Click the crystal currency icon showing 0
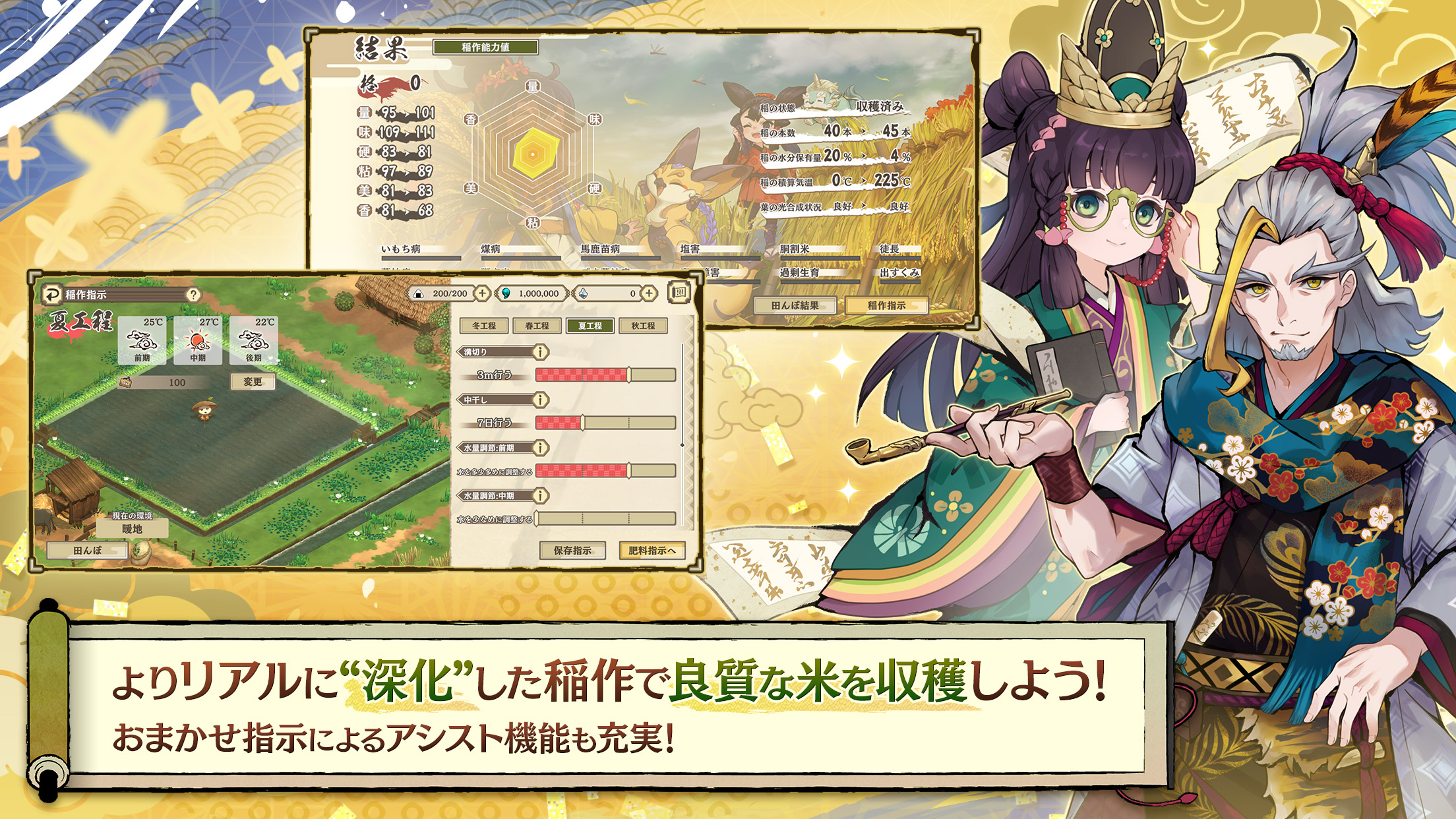The height and width of the screenshot is (819, 1456). tap(584, 293)
